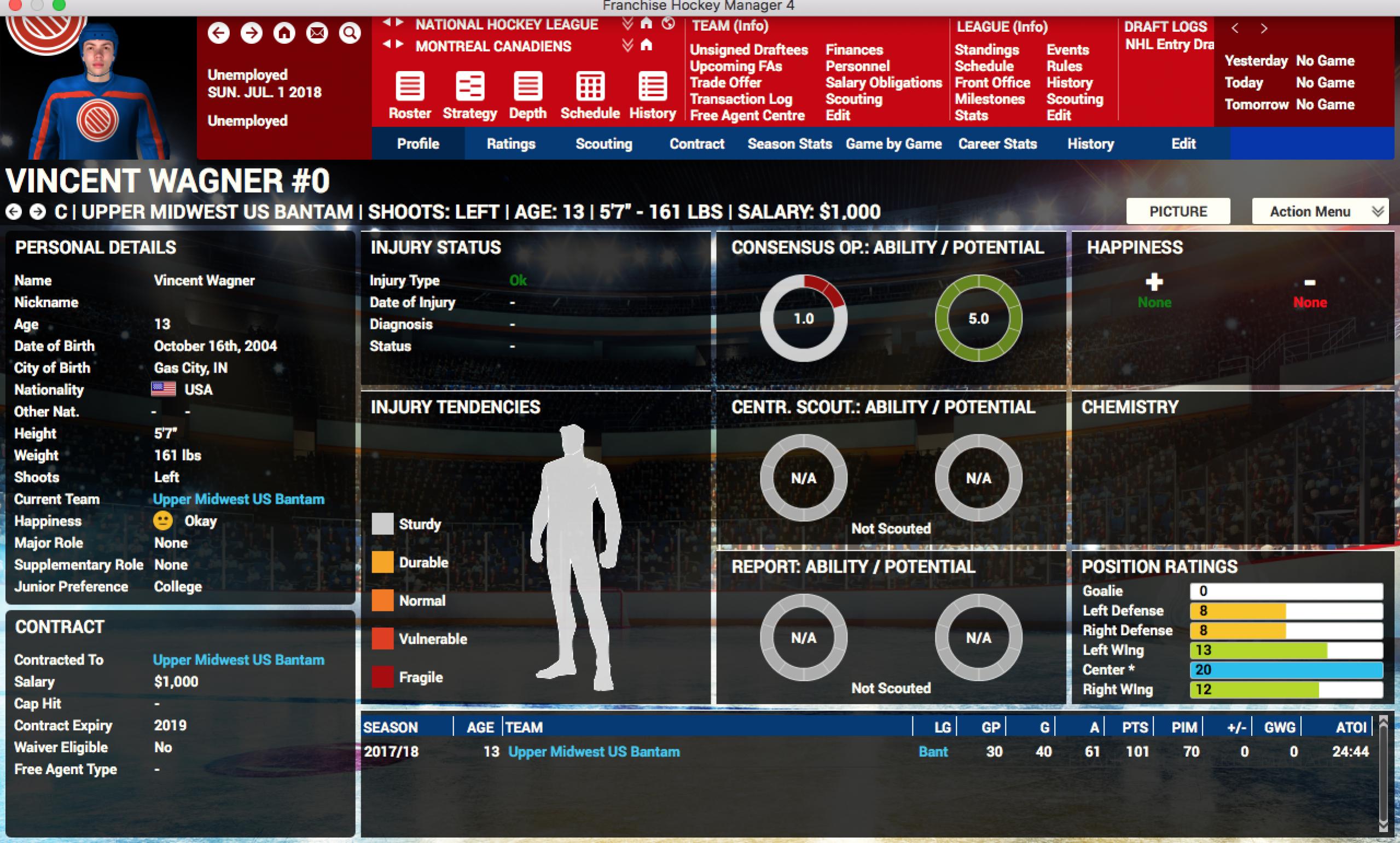This screenshot has width=1400, height=843.
Task: Open the Roster screen
Action: (409, 95)
